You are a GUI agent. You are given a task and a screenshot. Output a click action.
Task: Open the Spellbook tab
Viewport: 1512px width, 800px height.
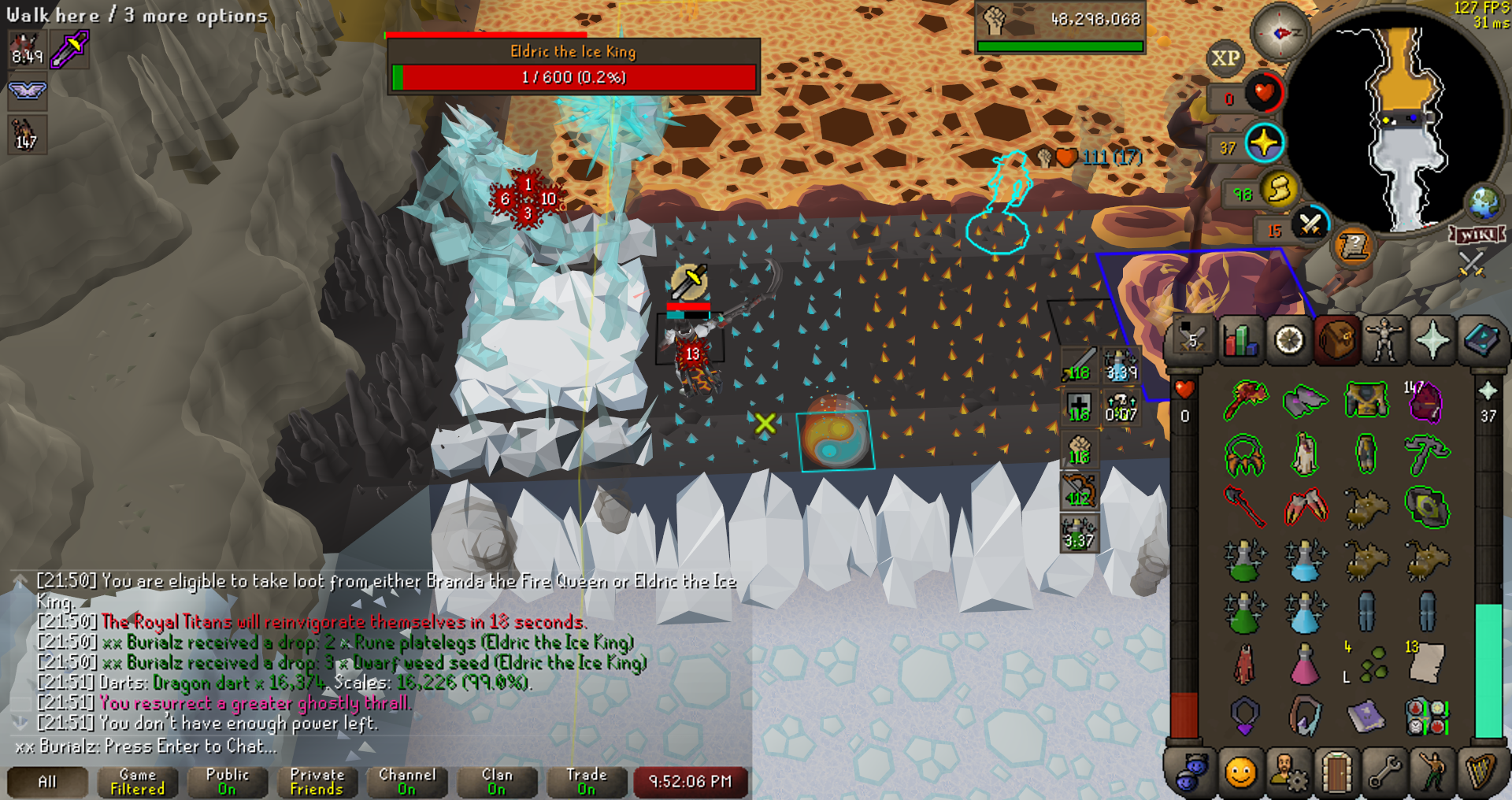coord(1480,341)
